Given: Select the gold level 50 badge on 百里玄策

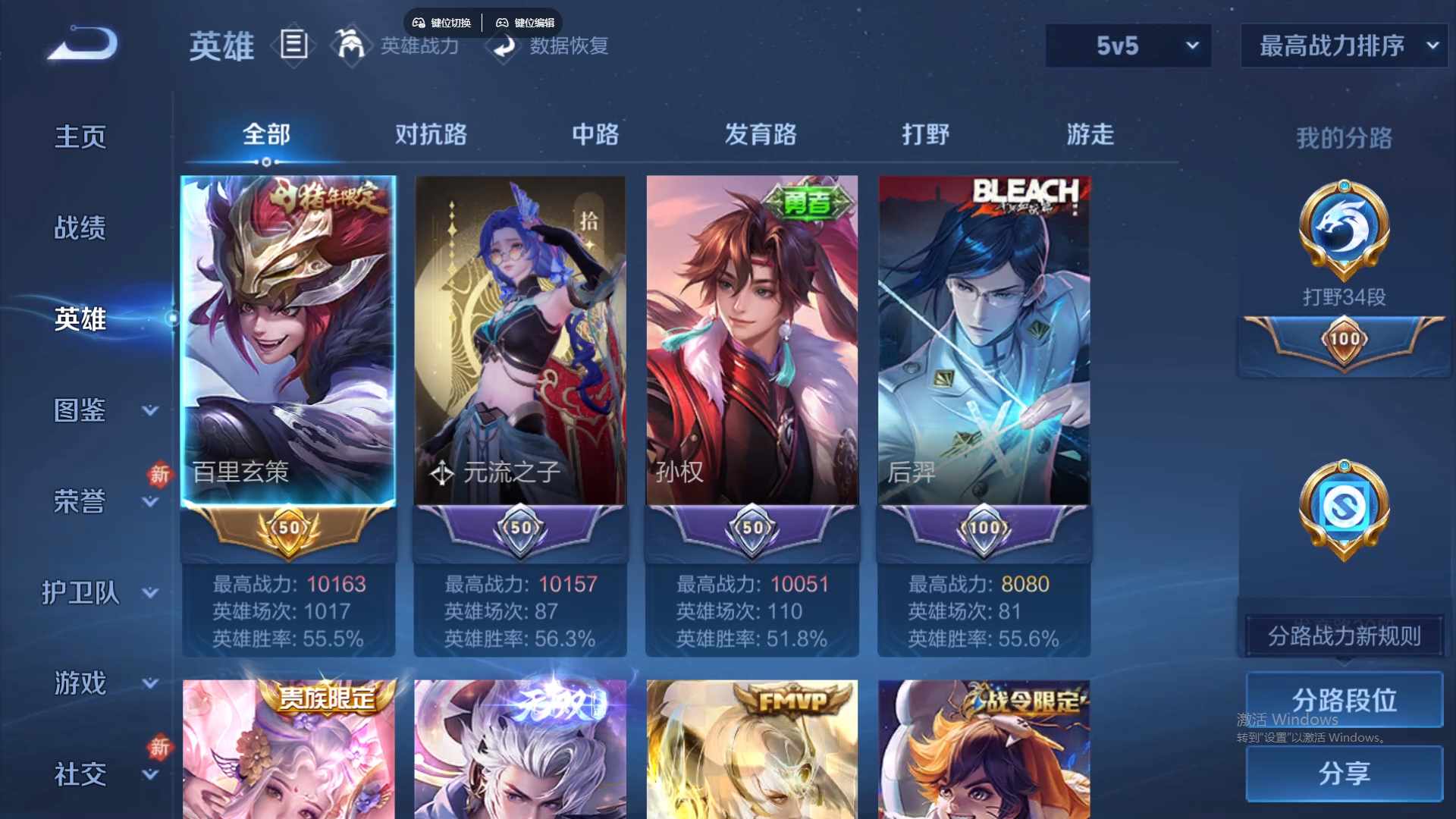Looking at the screenshot, I should [288, 529].
